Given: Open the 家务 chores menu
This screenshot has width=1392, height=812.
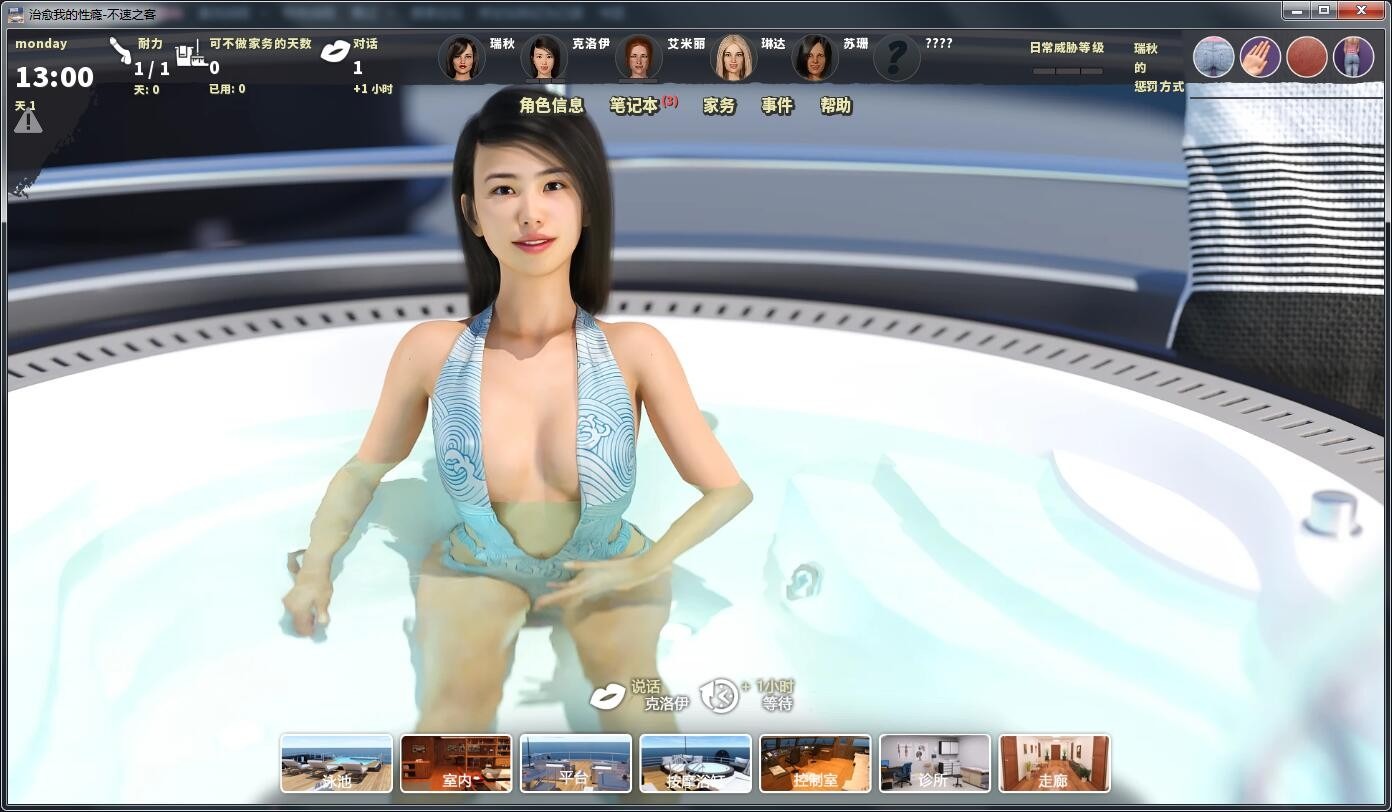Looking at the screenshot, I should 719,106.
